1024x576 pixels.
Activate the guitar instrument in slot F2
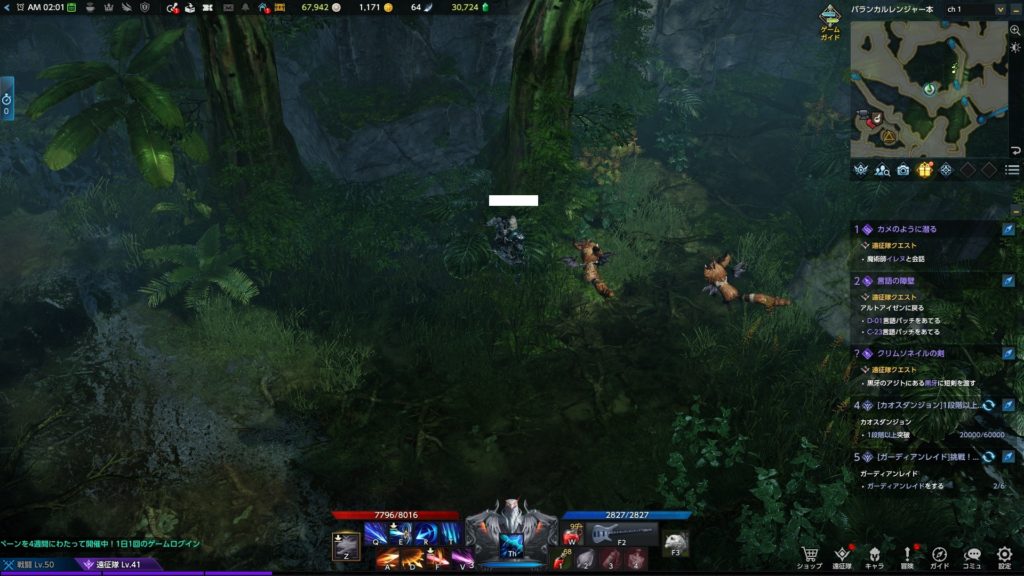(x=621, y=535)
